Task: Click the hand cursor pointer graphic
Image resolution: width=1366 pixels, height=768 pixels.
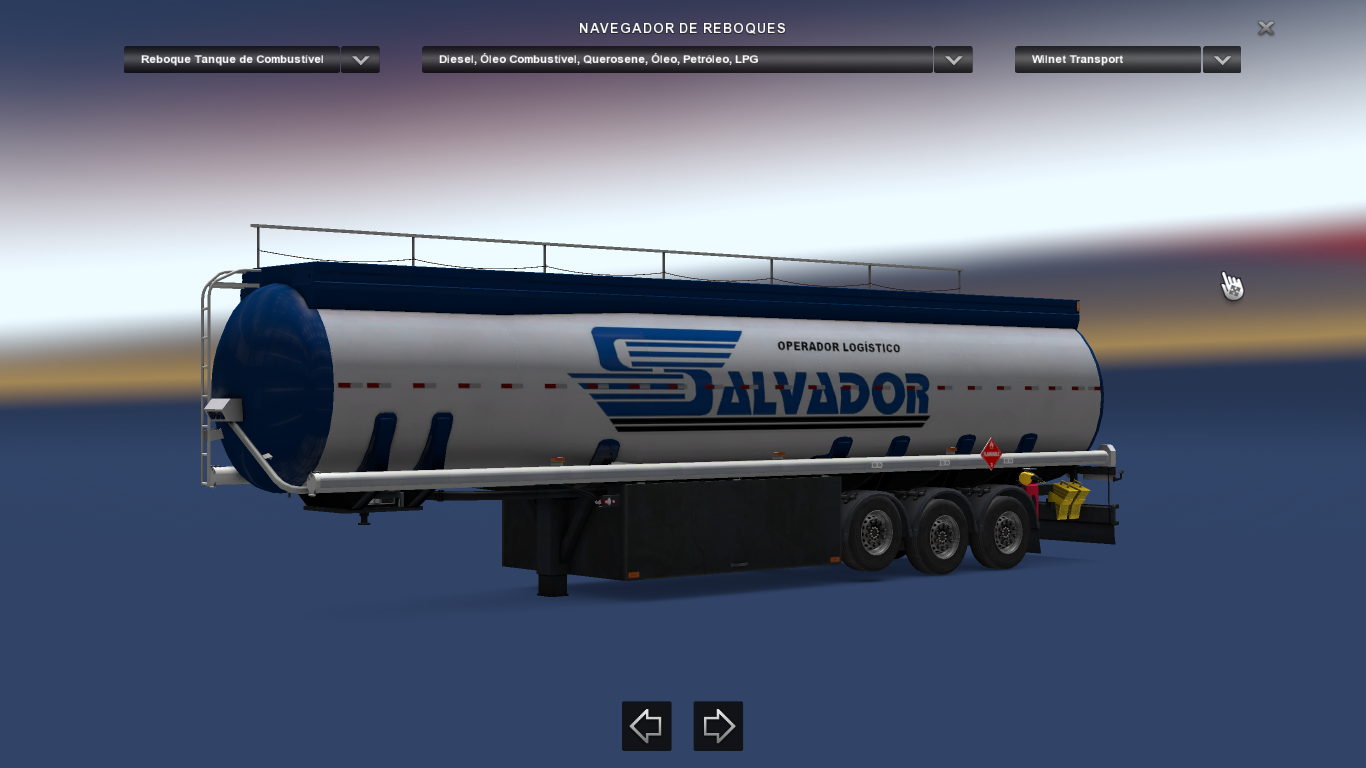Action: click(1231, 286)
